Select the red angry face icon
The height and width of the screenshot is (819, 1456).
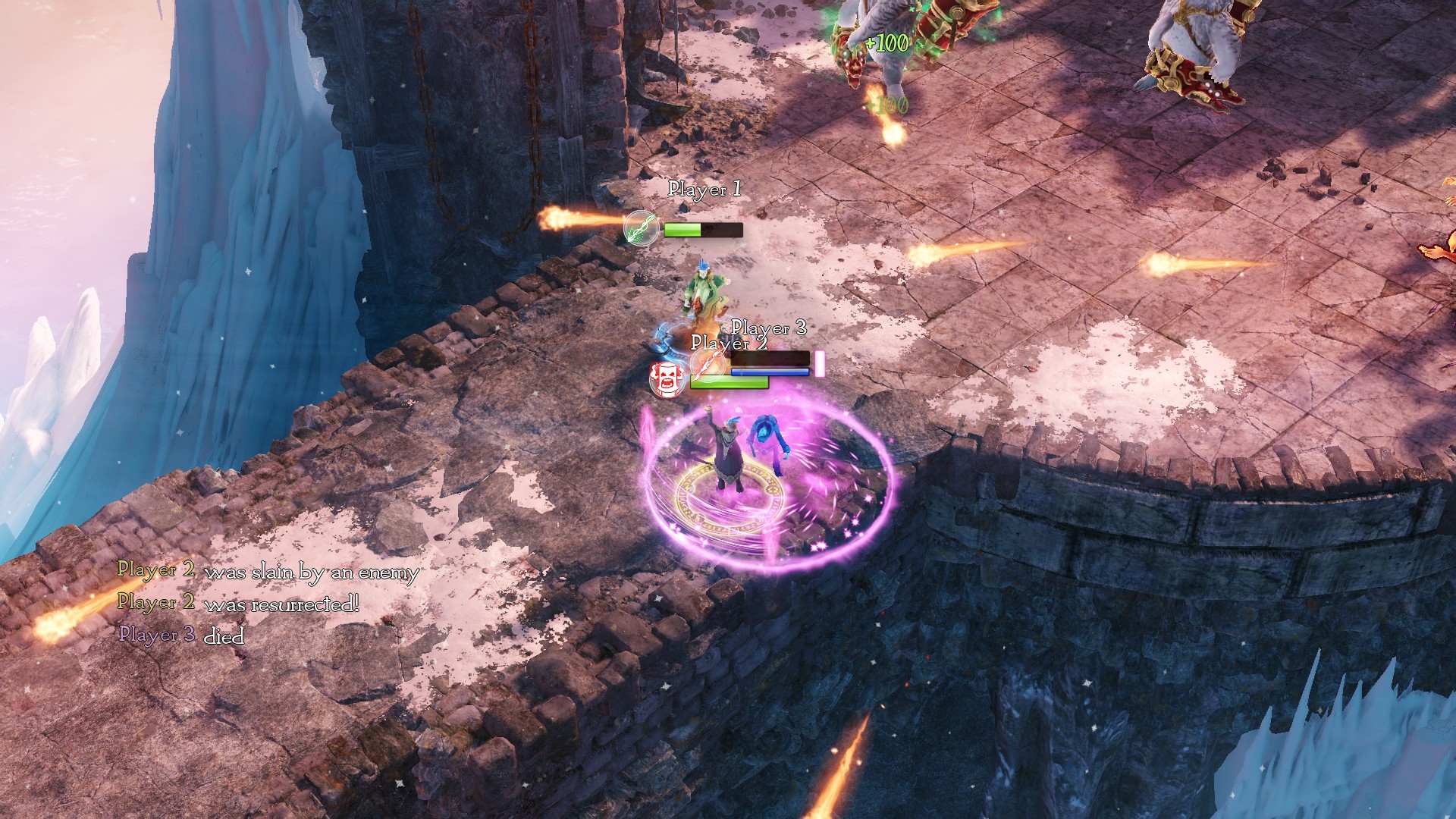[667, 377]
